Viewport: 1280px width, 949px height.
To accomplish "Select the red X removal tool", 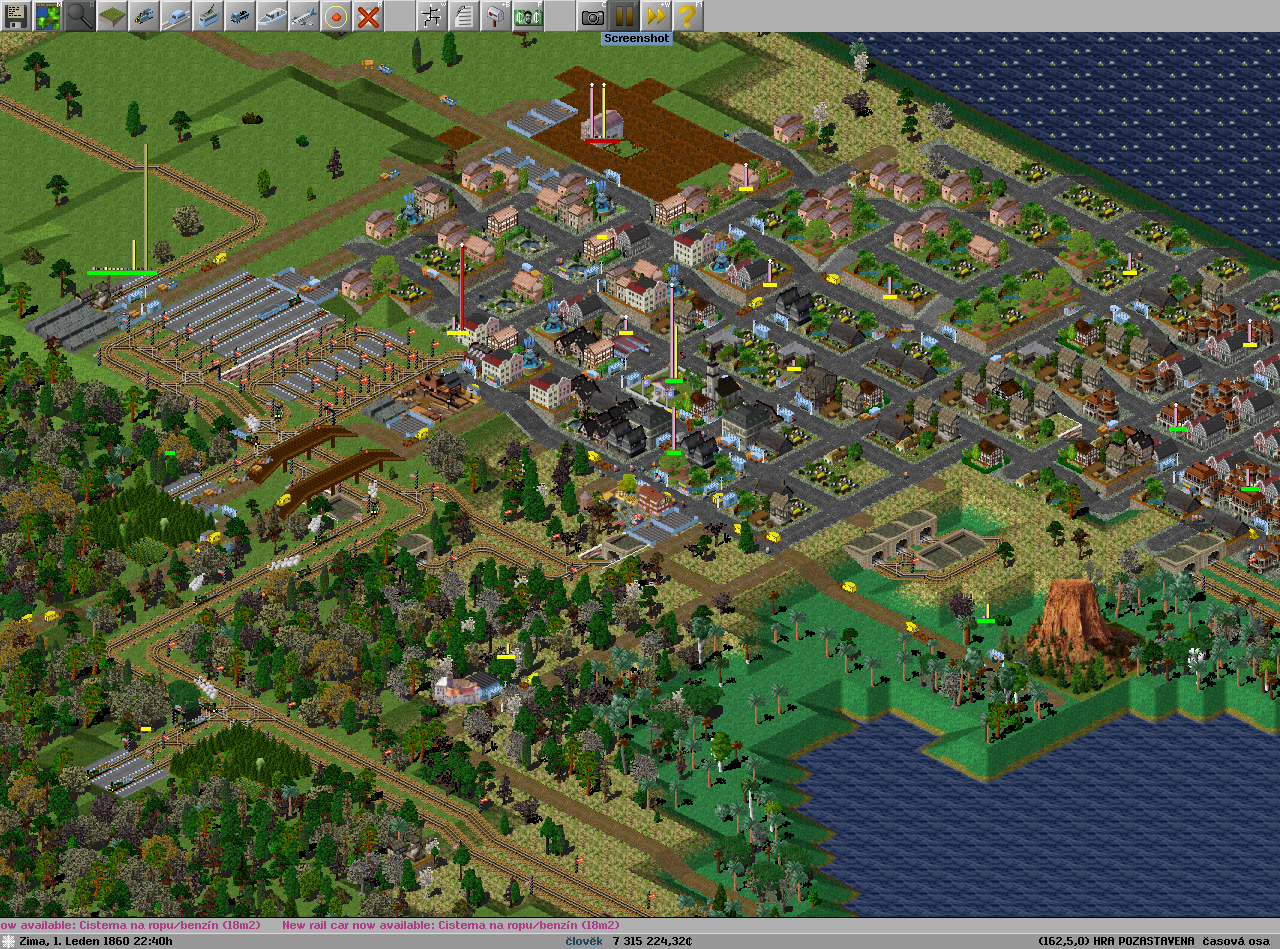I will click(x=368, y=16).
